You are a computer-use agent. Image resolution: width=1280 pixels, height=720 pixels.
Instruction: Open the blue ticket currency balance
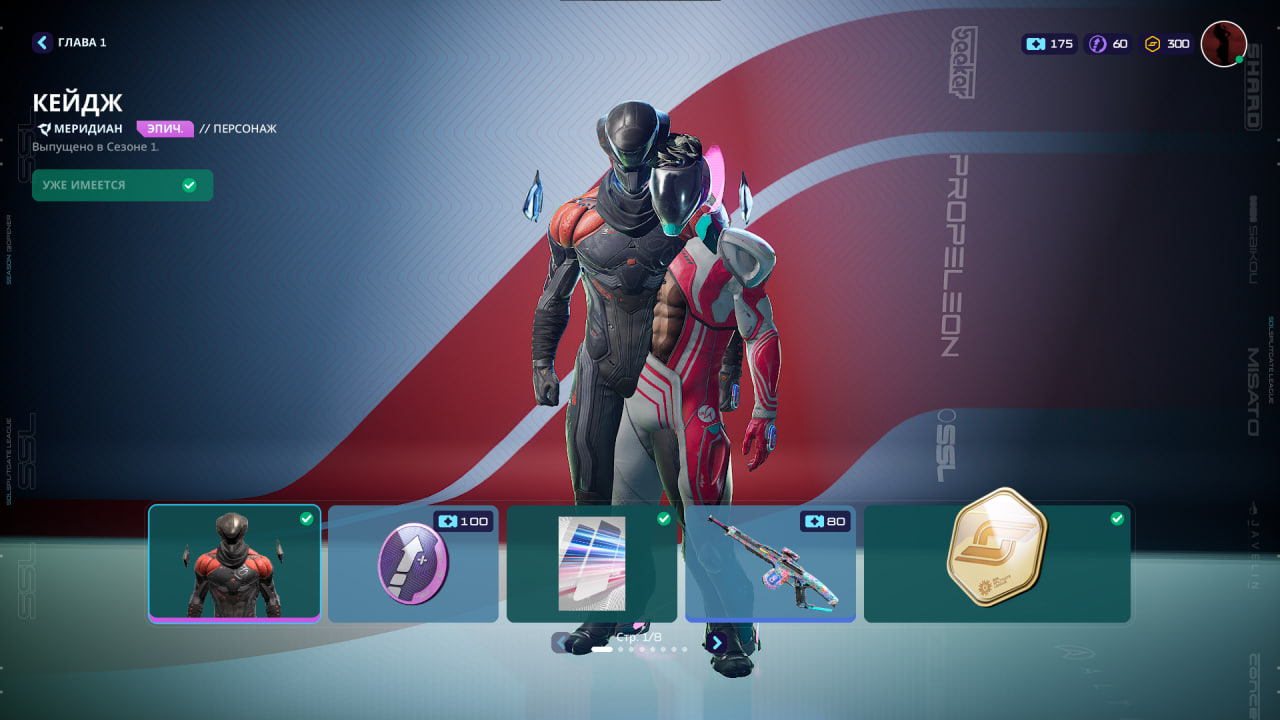click(x=1049, y=44)
